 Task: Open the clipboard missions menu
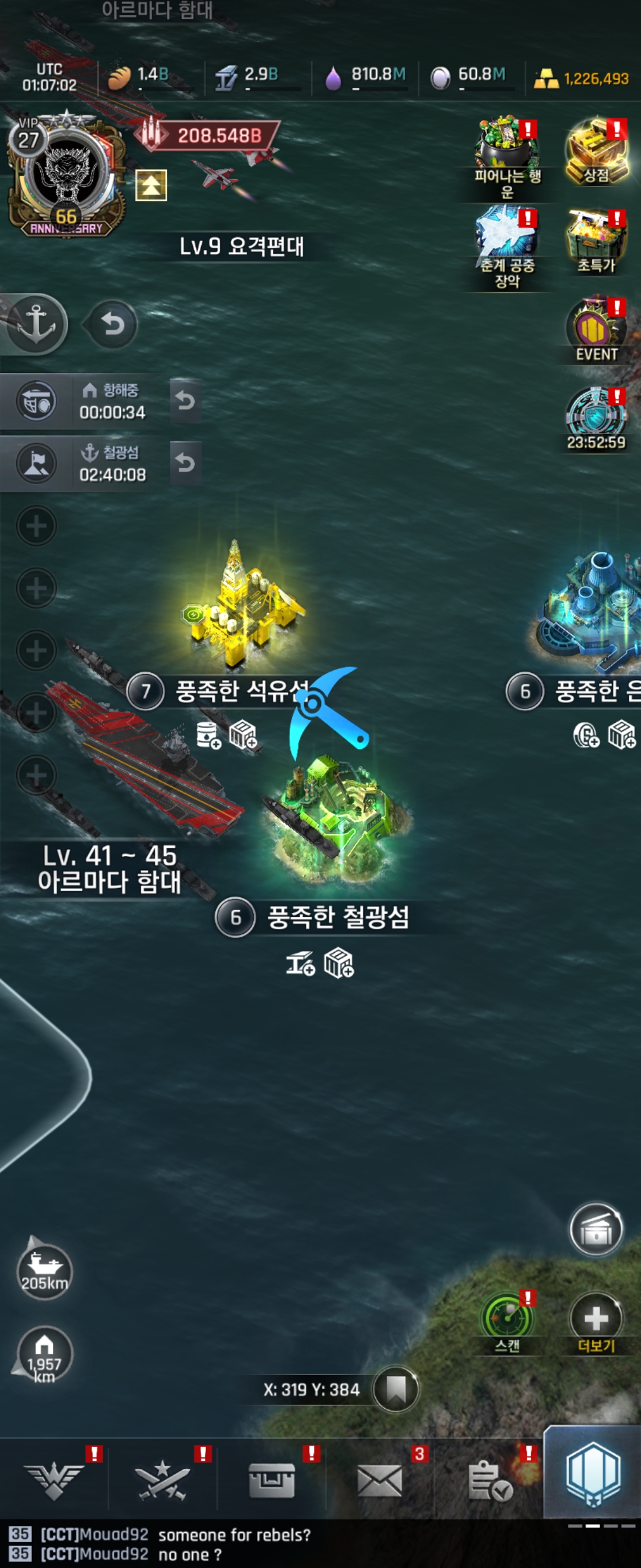489,1480
